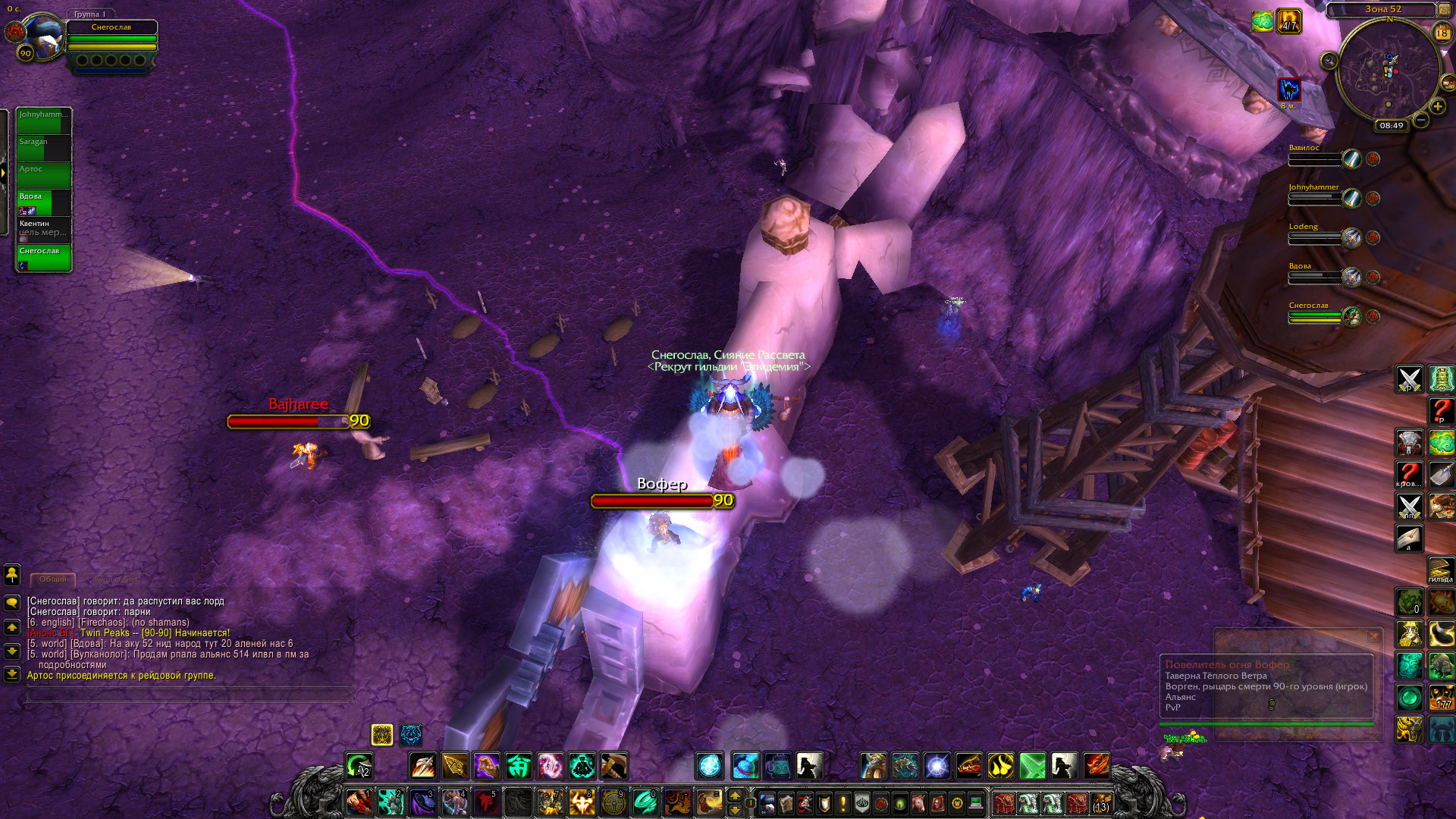Open the chat menu speech bubble button

[12, 603]
